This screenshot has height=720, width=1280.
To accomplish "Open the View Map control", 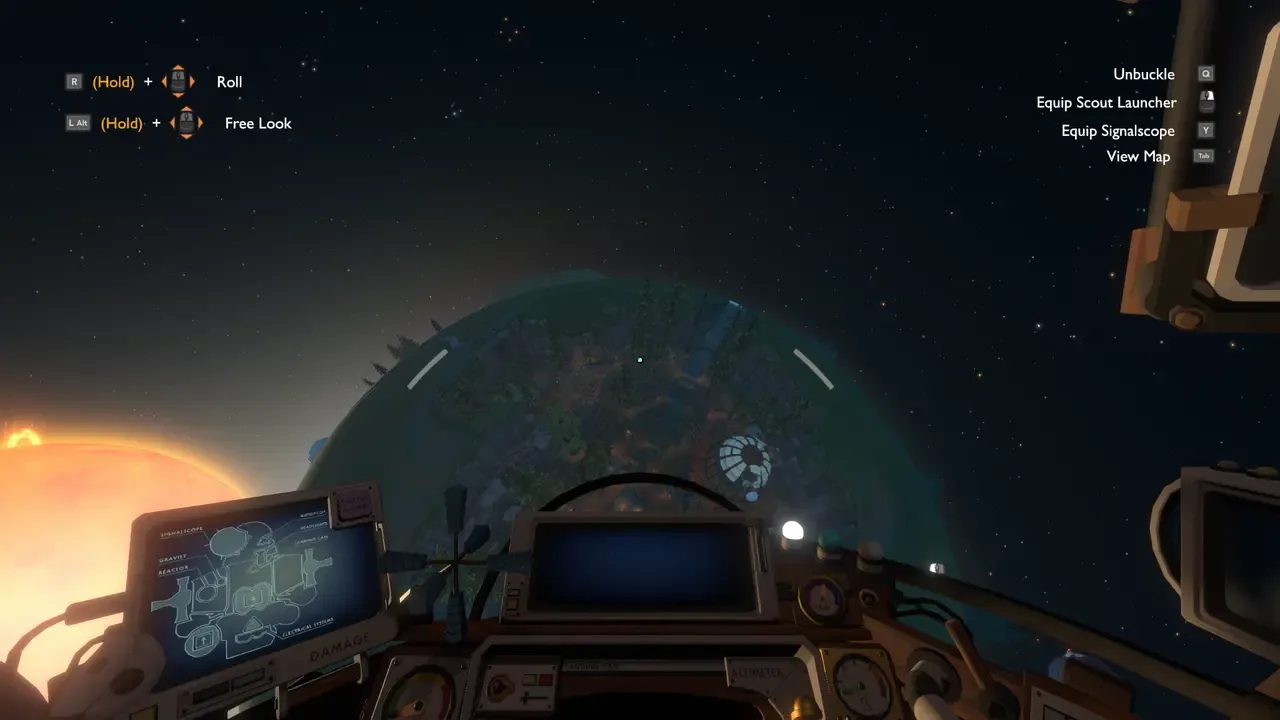I will (x=1138, y=156).
